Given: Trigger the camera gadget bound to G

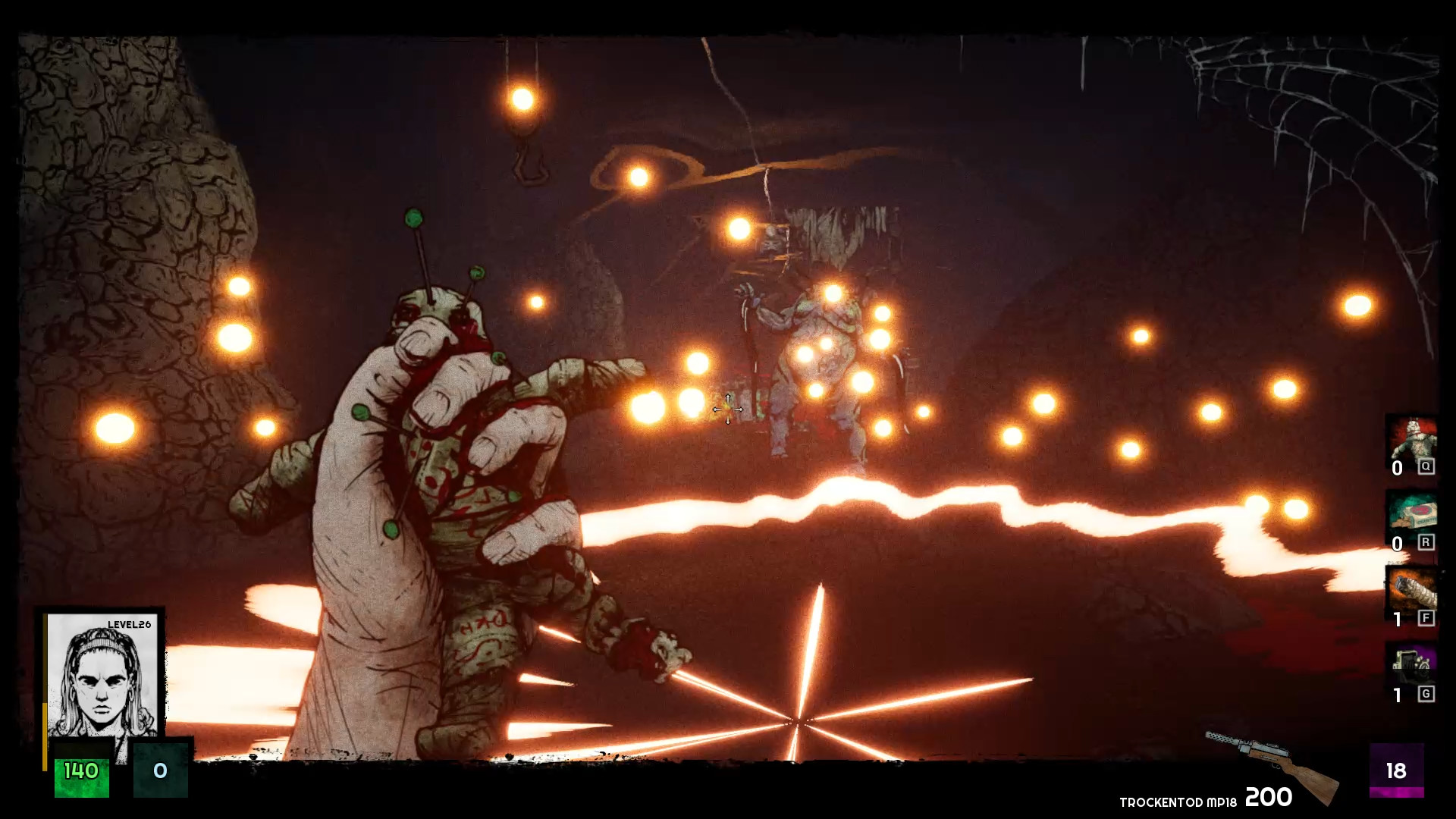Looking at the screenshot, I should [1412, 666].
